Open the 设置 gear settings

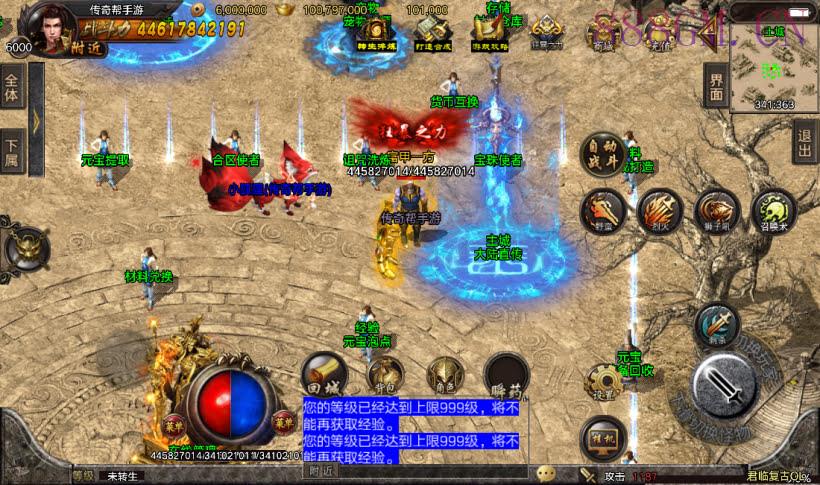[604, 383]
